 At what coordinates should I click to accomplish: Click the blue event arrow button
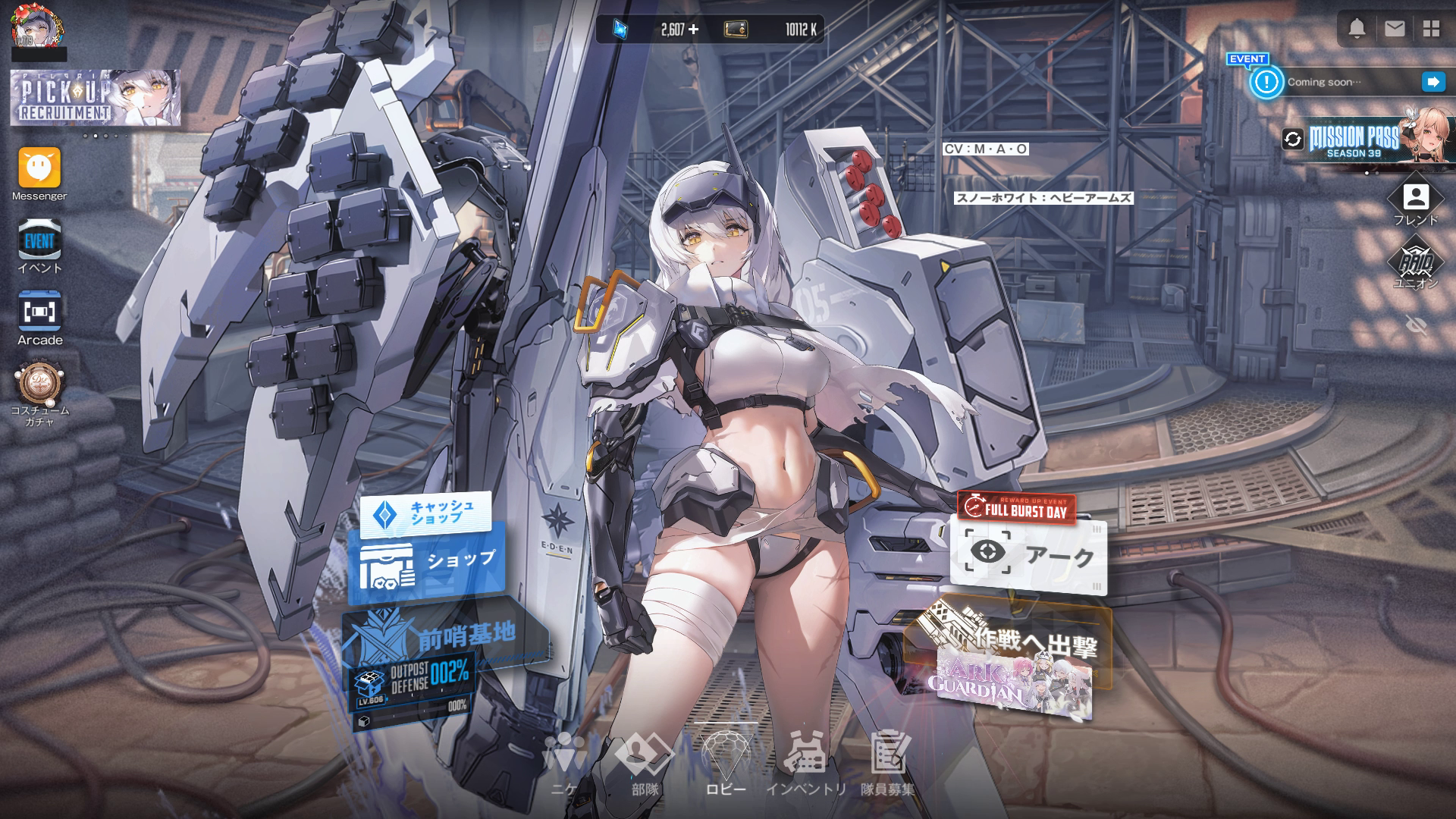pyautogui.click(x=1433, y=82)
